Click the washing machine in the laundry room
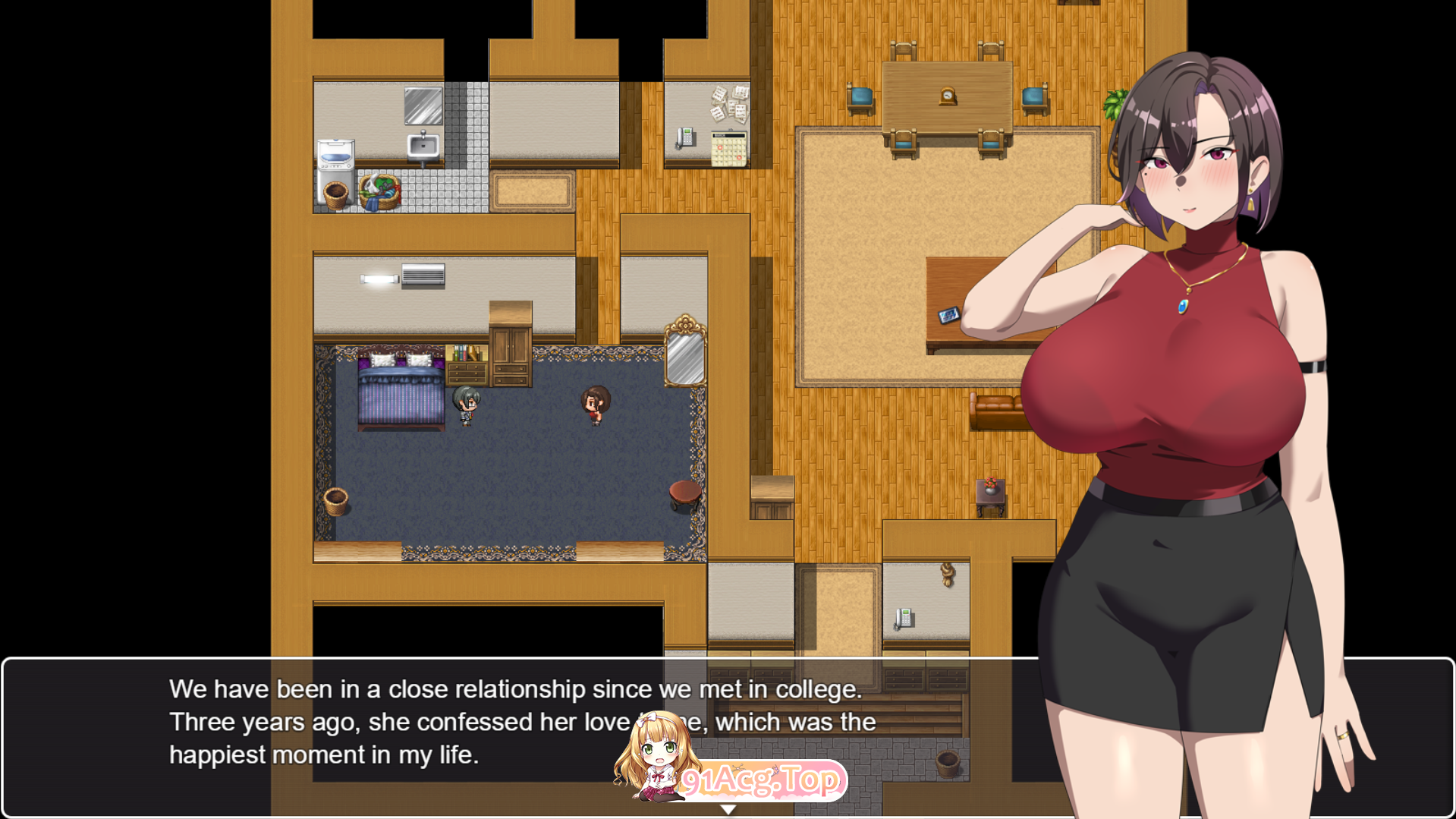 (336, 156)
